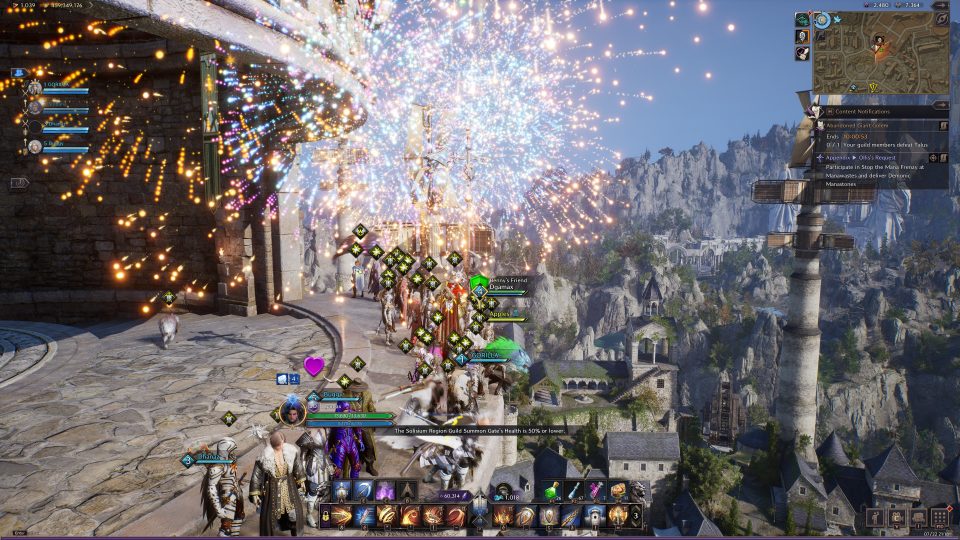Activate the blue scythe slash skill
960x540 pixels.
363,491
